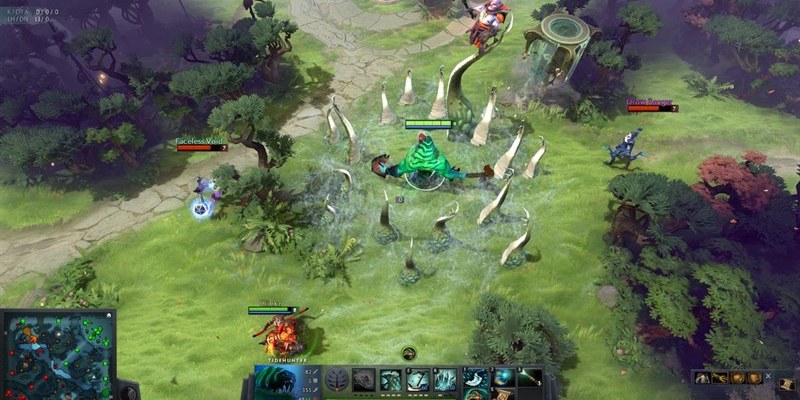800x400 pixels.
Task: Use the town portal scroll slot
Action: [x=500, y=394]
